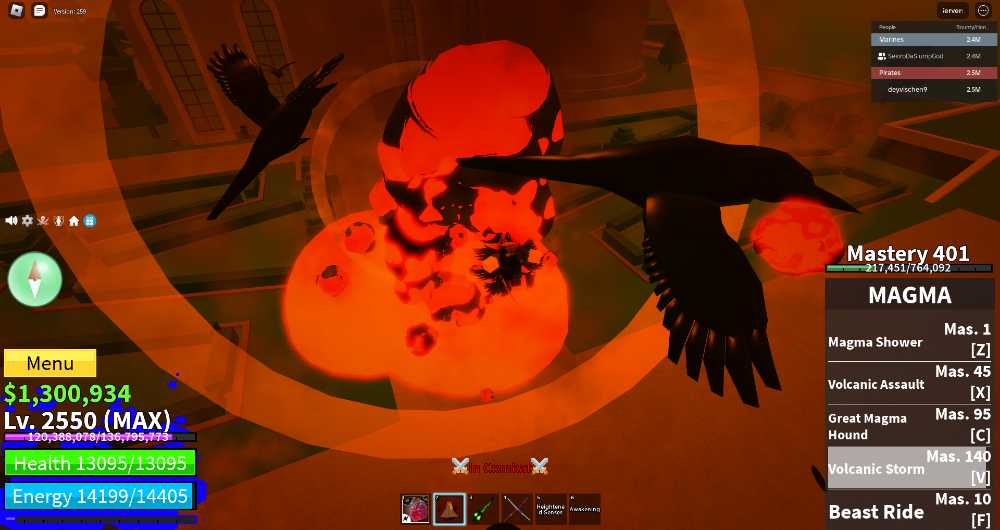Viewport: 1000px width, 530px height.
Task: Activate the Beast Ride skill
Action: coord(909,510)
